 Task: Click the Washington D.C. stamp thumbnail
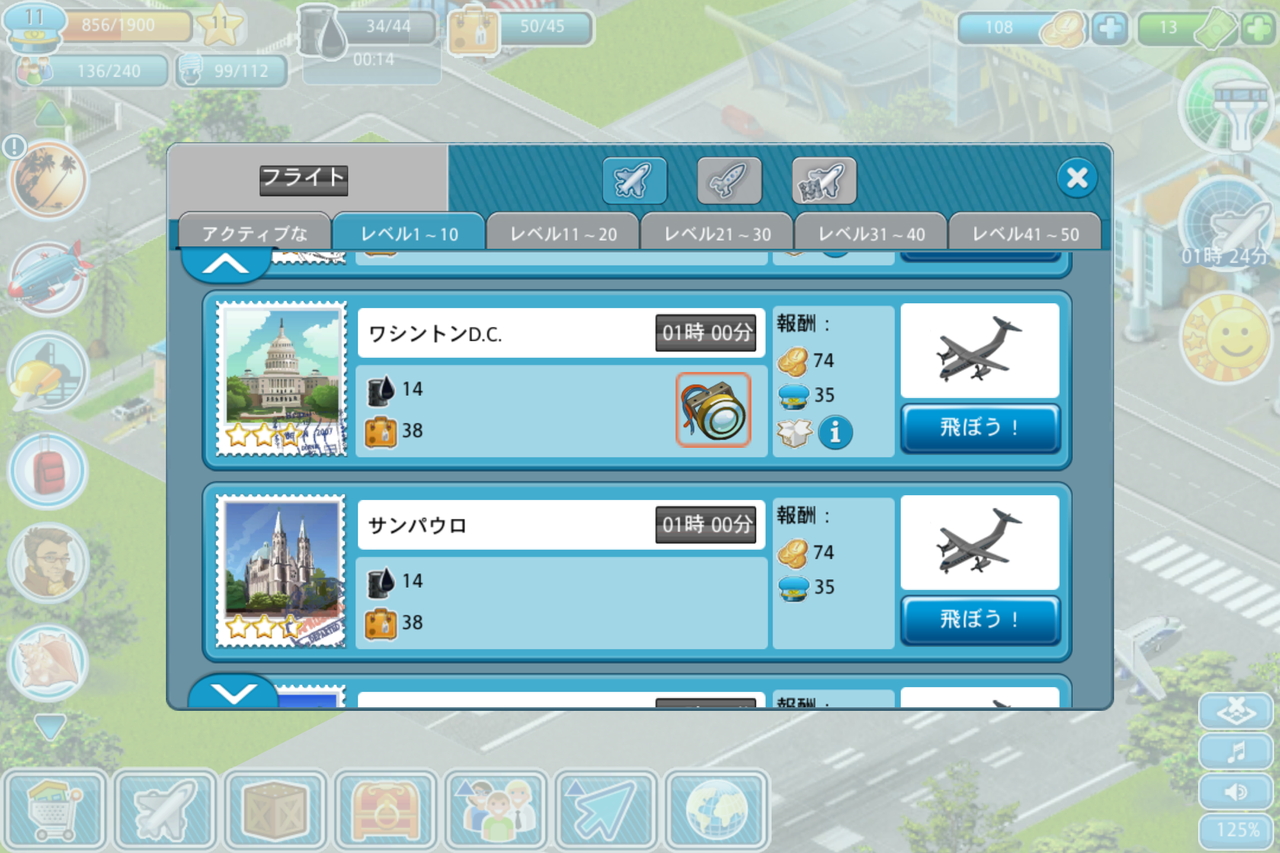click(x=280, y=380)
